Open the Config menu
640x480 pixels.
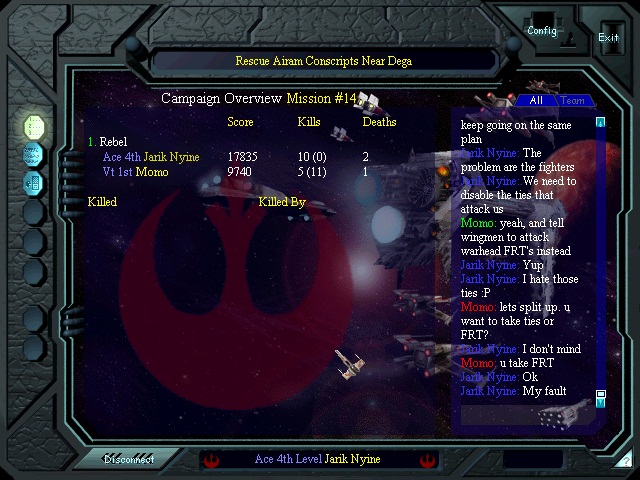[542, 31]
